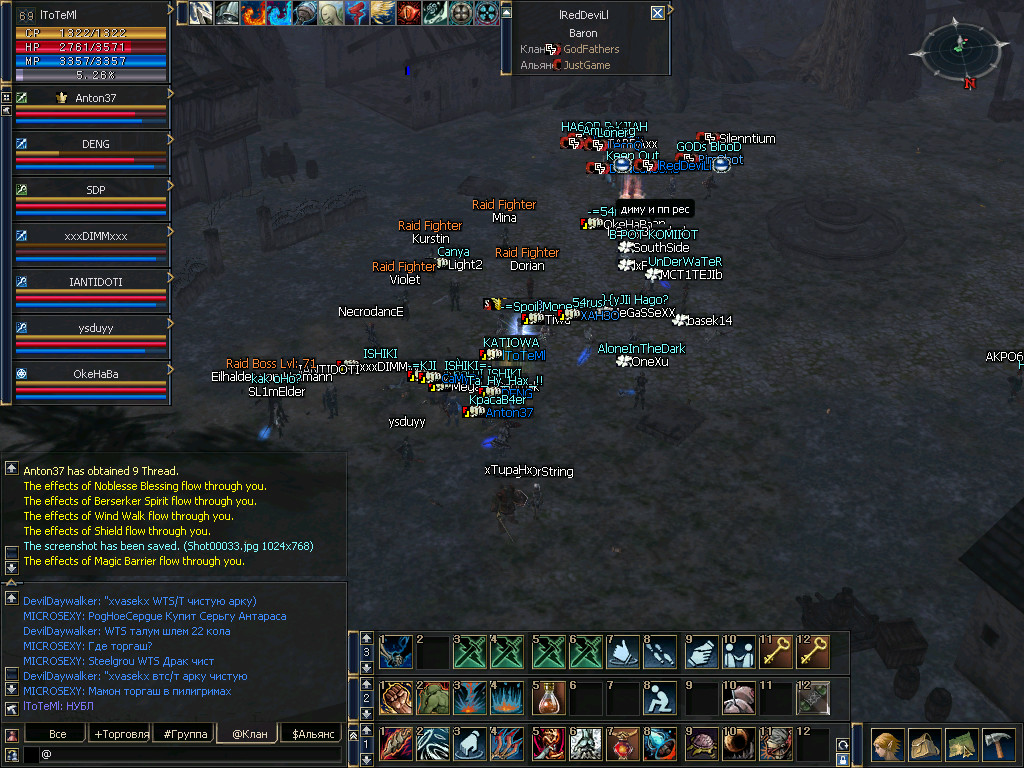Click the chat message input field

click(x=190, y=754)
